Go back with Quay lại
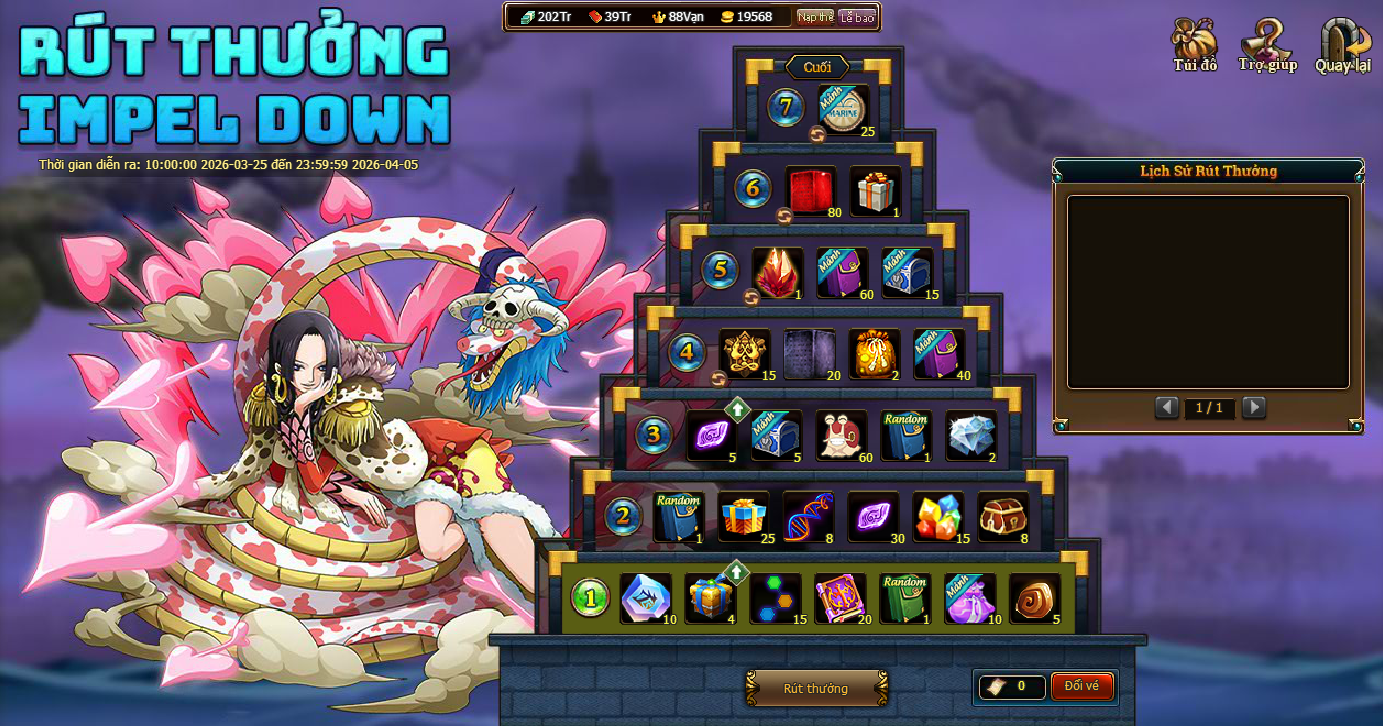The width and height of the screenshot is (1383, 726). 1343,45
